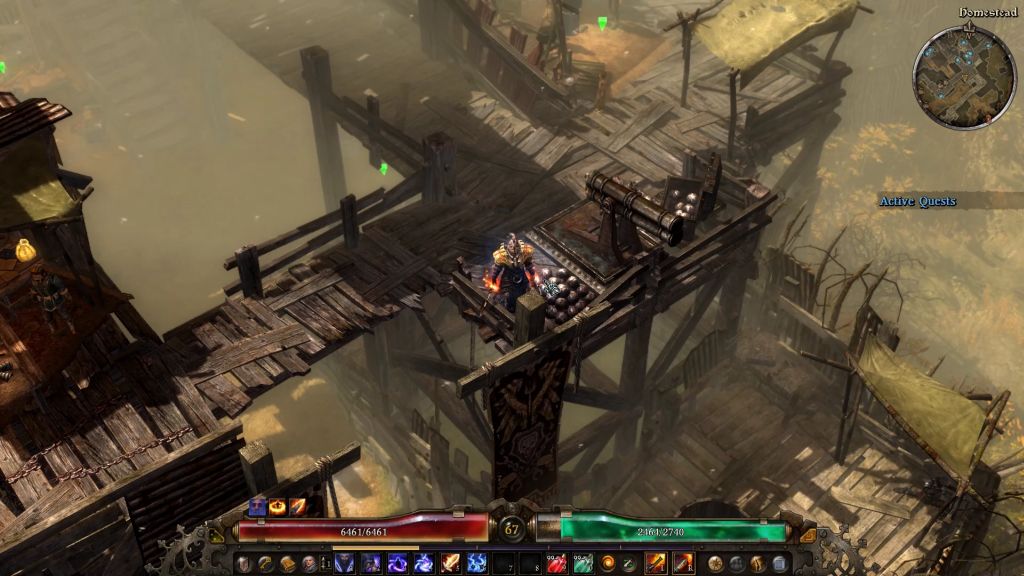Open the golden book journal button
1024x576 pixels.
click(x=287, y=564)
